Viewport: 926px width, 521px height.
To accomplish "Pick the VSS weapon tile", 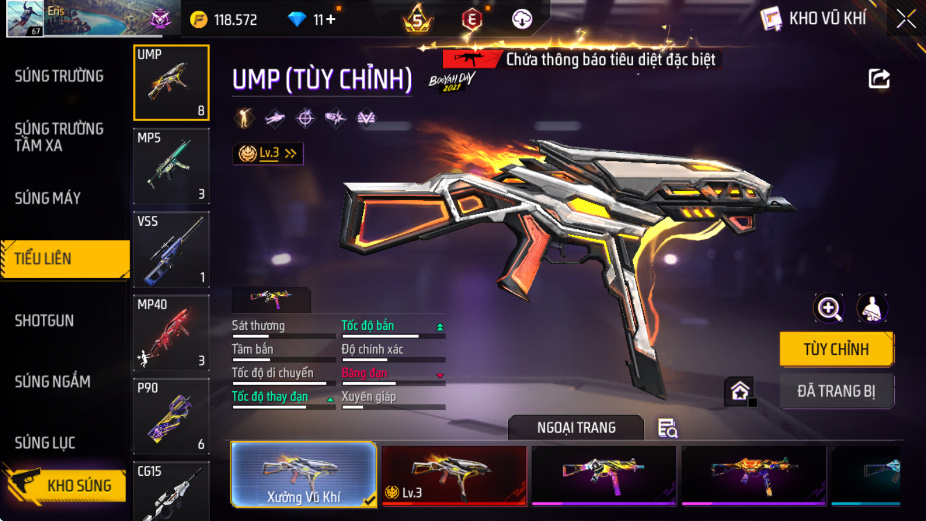I will [171, 249].
